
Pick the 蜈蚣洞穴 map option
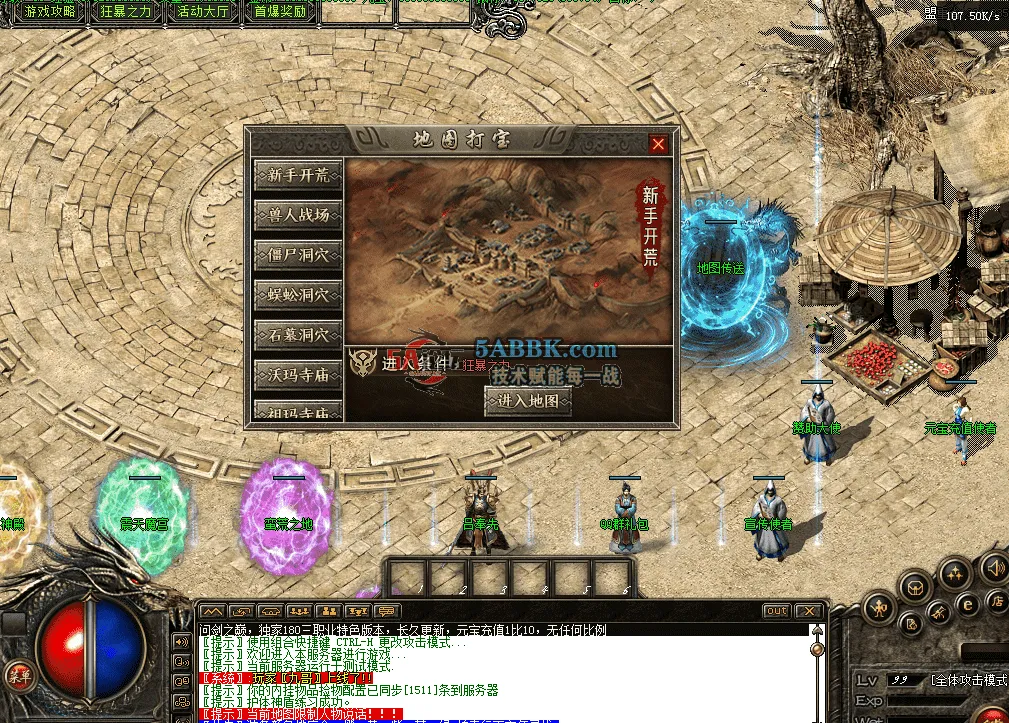tap(298, 295)
